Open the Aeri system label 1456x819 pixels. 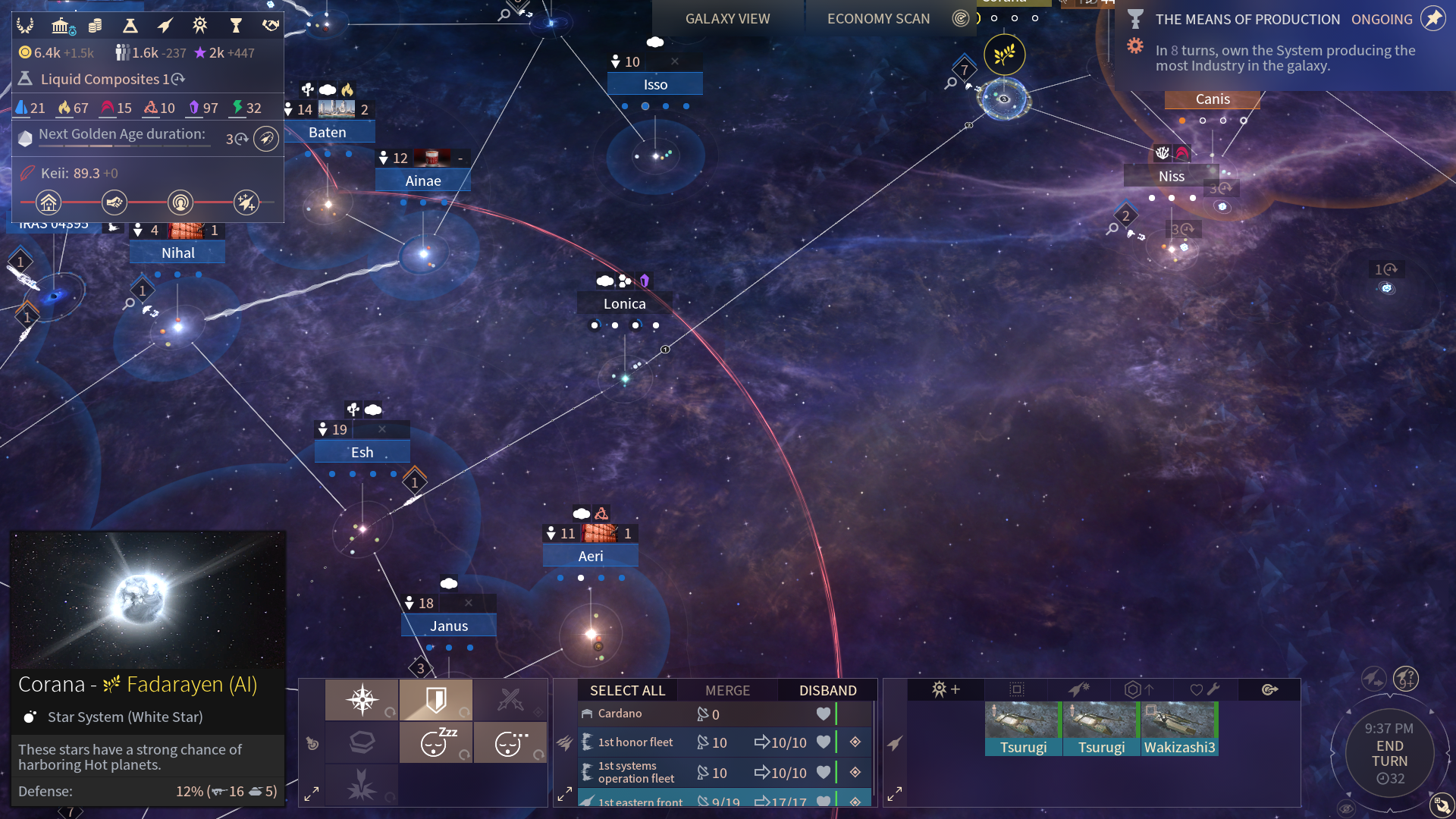tap(591, 556)
